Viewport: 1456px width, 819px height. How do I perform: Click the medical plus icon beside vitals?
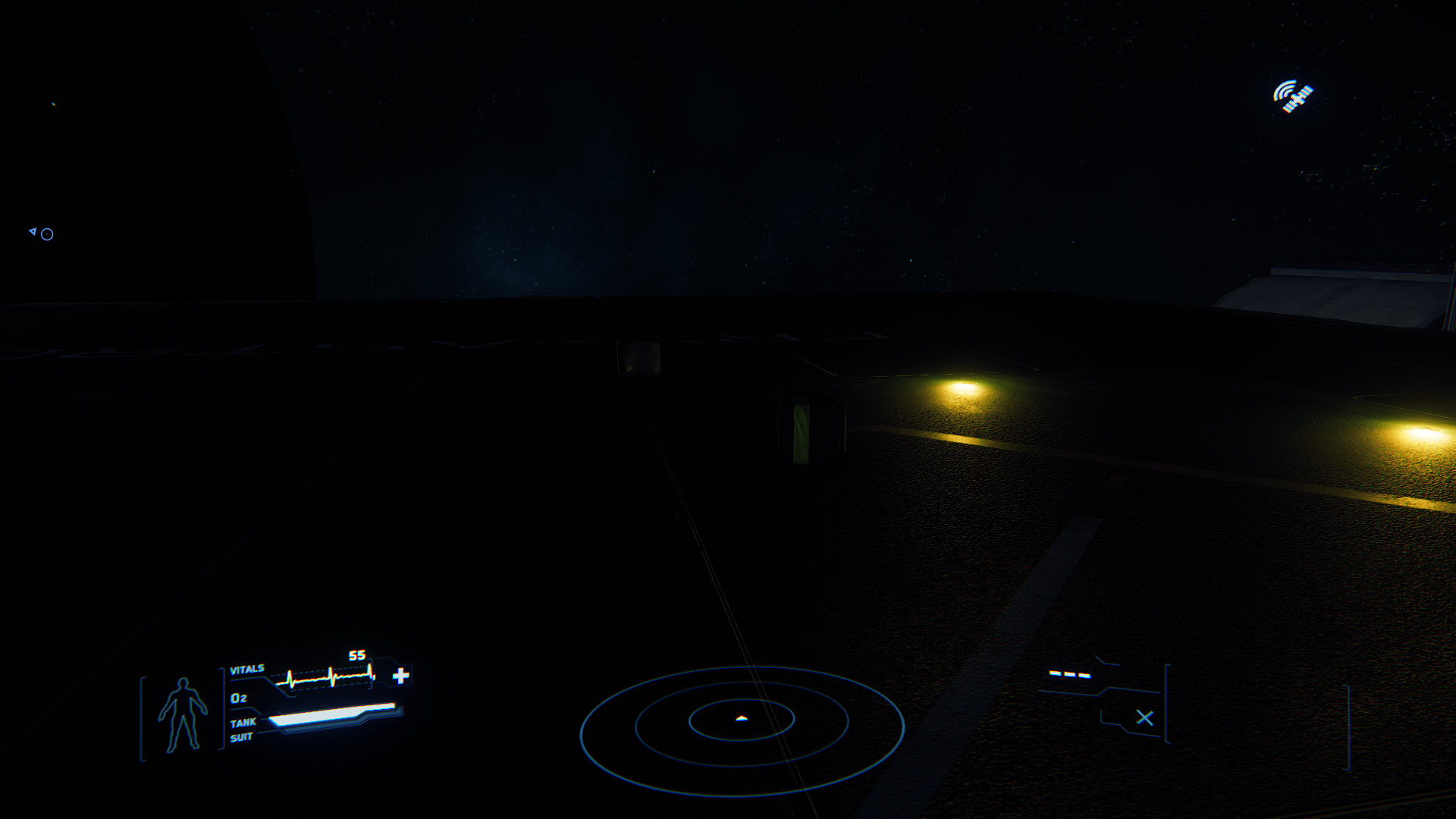click(401, 675)
